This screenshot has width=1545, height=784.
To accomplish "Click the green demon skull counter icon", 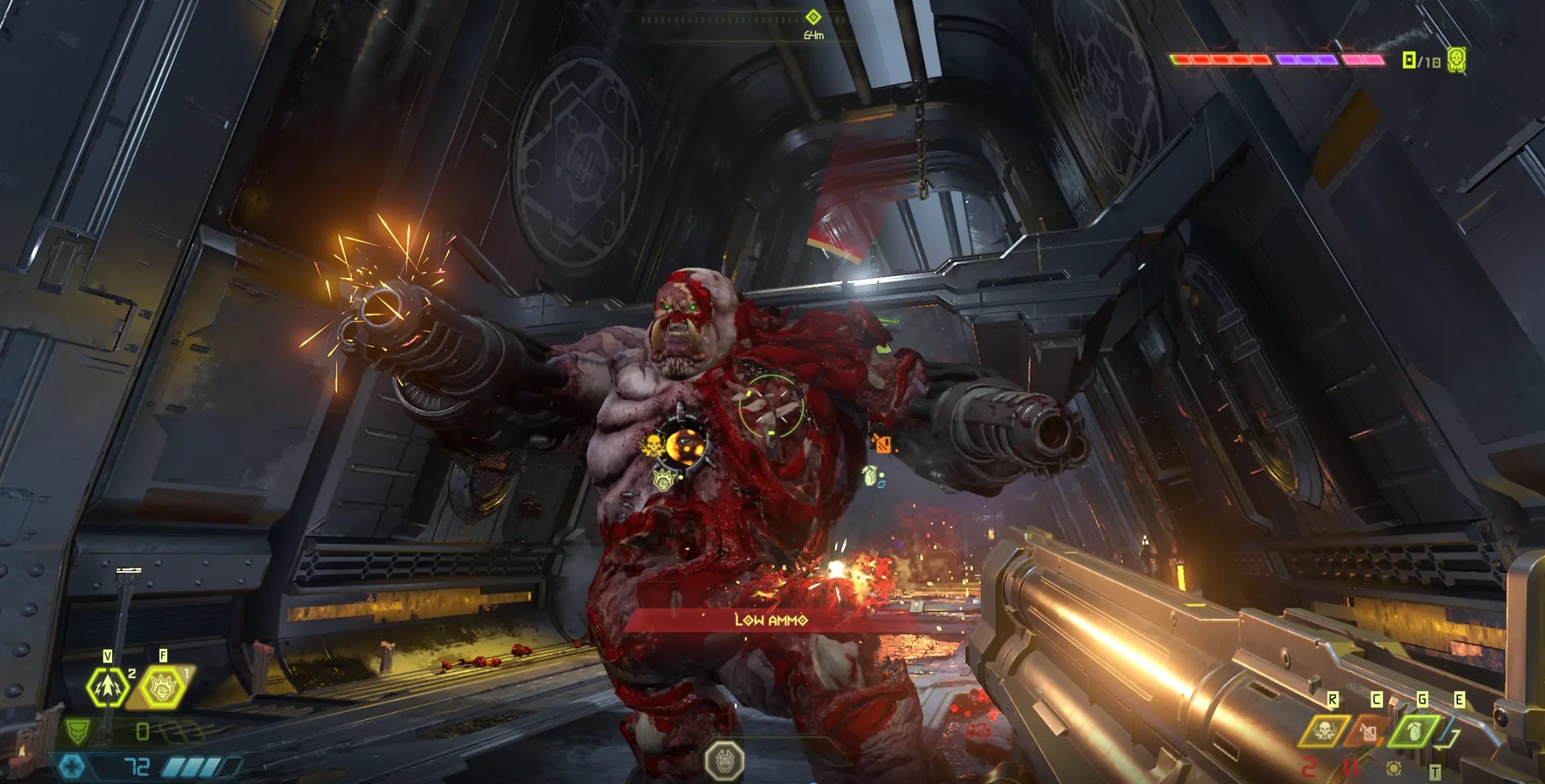I will pyautogui.click(x=1456, y=60).
